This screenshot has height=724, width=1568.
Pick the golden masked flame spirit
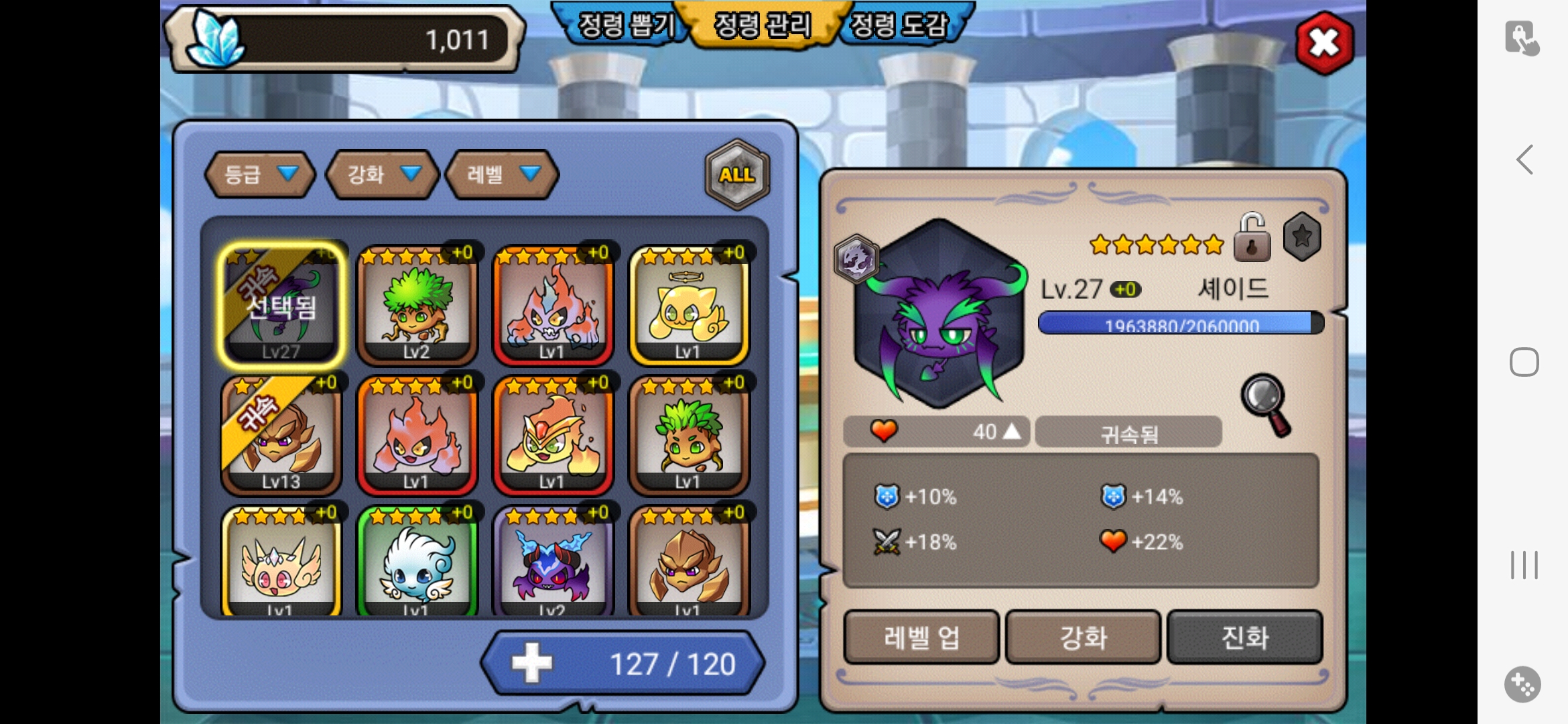[x=553, y=434]
